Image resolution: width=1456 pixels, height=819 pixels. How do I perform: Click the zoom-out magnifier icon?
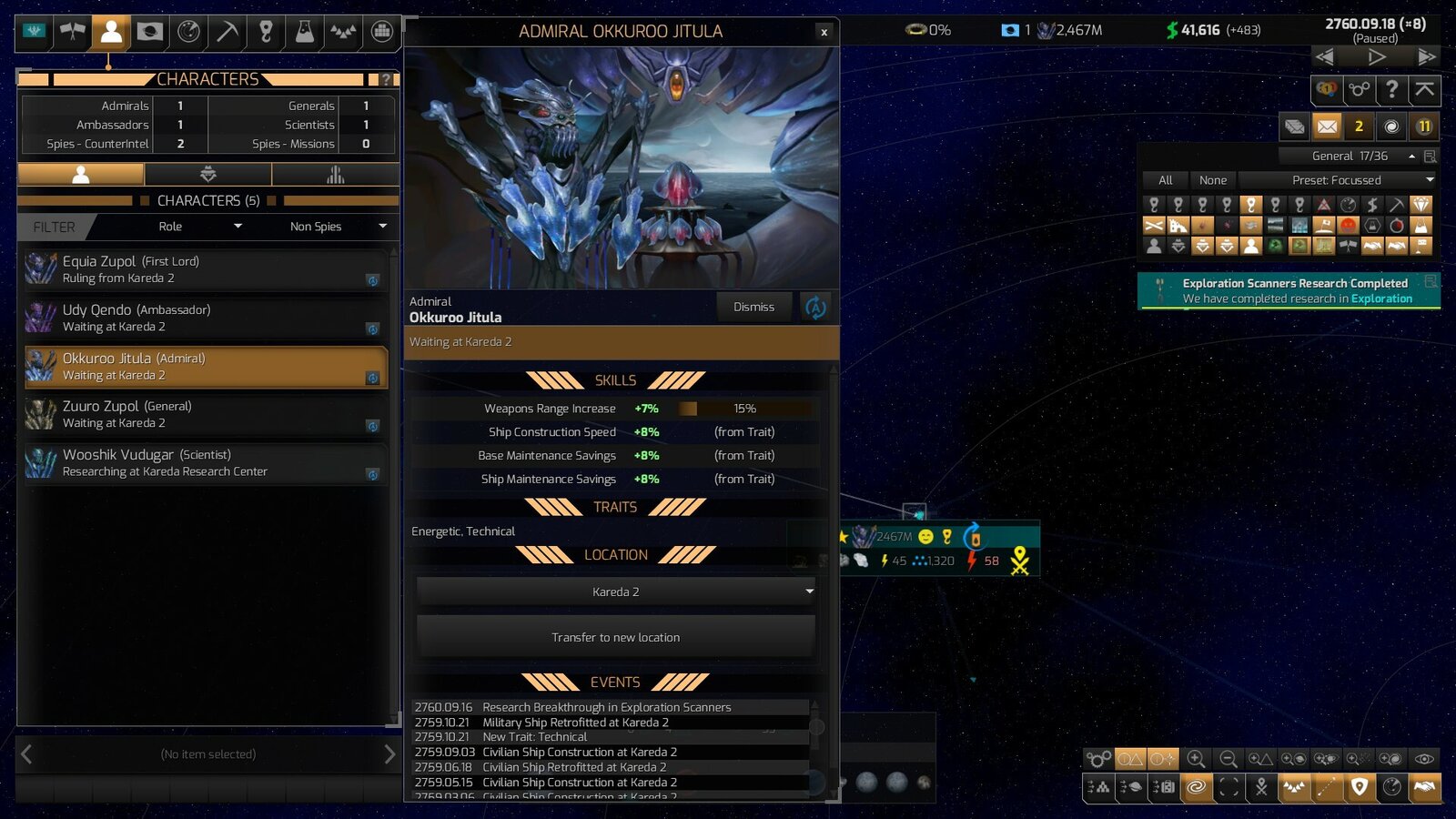tap(1228, 759)
